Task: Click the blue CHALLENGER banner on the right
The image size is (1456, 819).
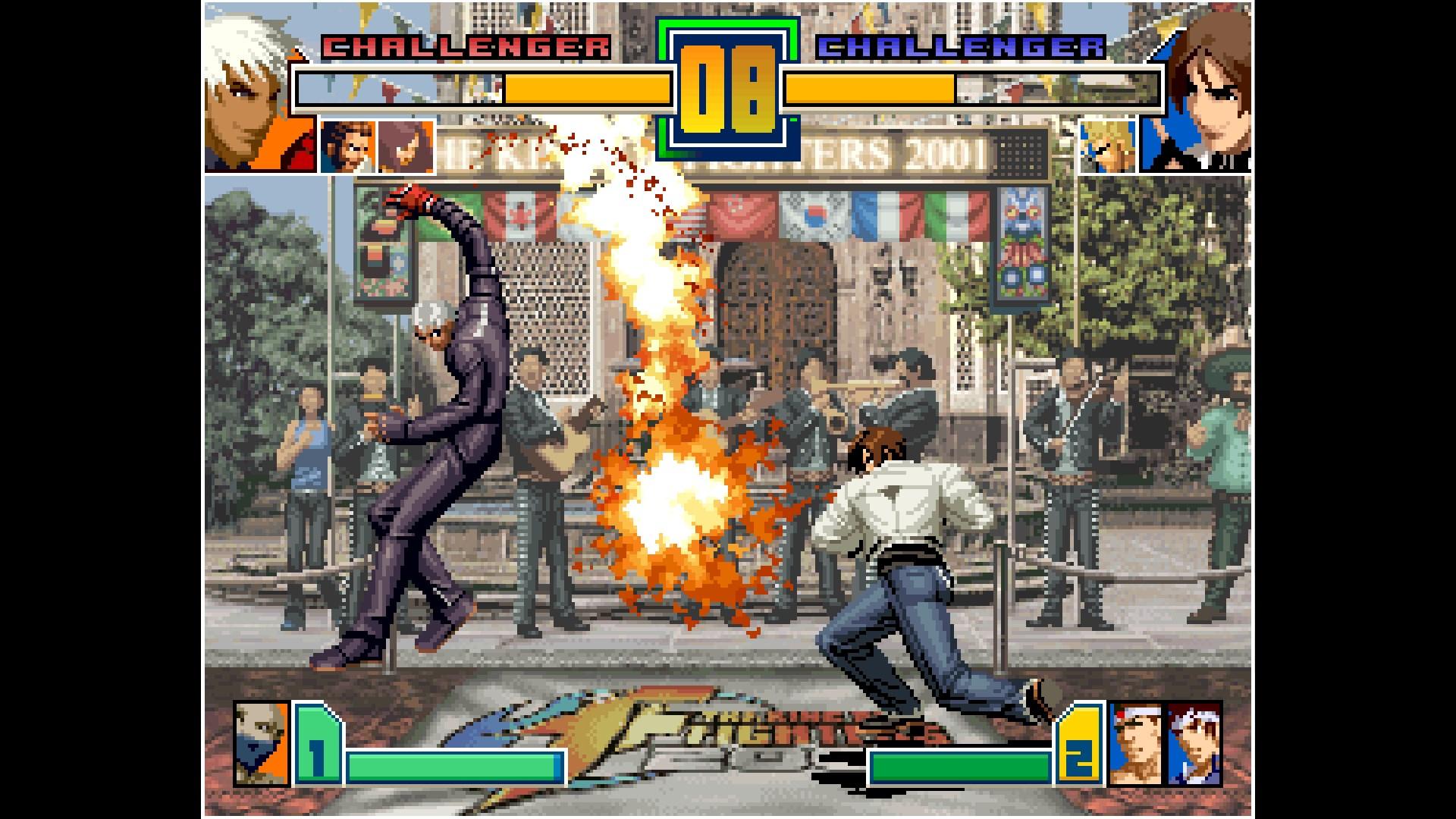Action: pos(959,47)
